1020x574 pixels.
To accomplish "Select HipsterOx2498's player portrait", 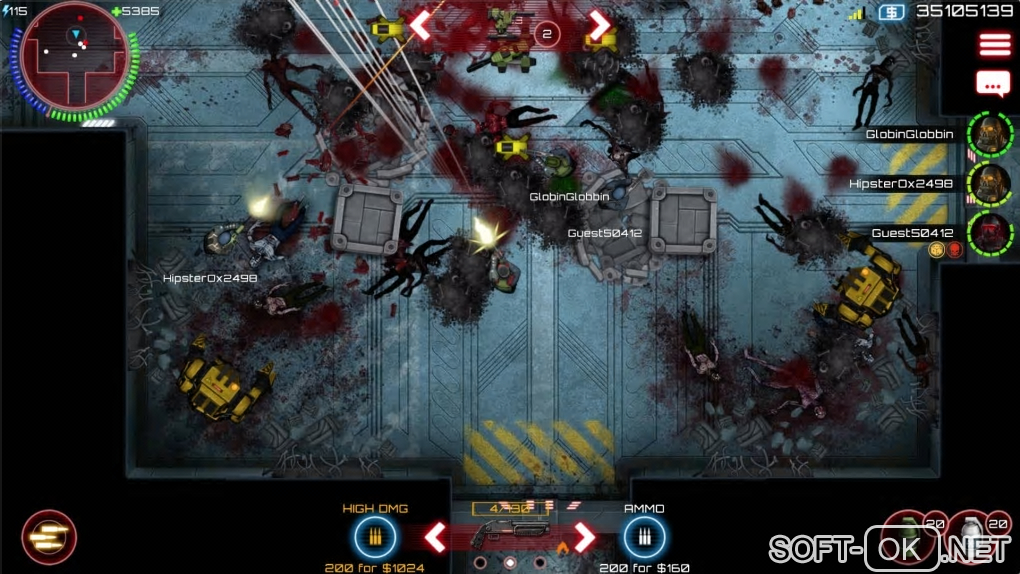I will click(990, 184).
